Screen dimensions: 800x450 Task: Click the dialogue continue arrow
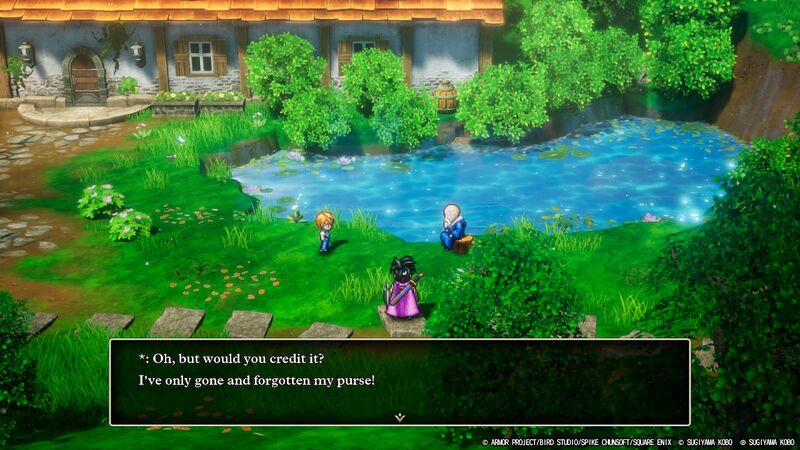point(399,415)
